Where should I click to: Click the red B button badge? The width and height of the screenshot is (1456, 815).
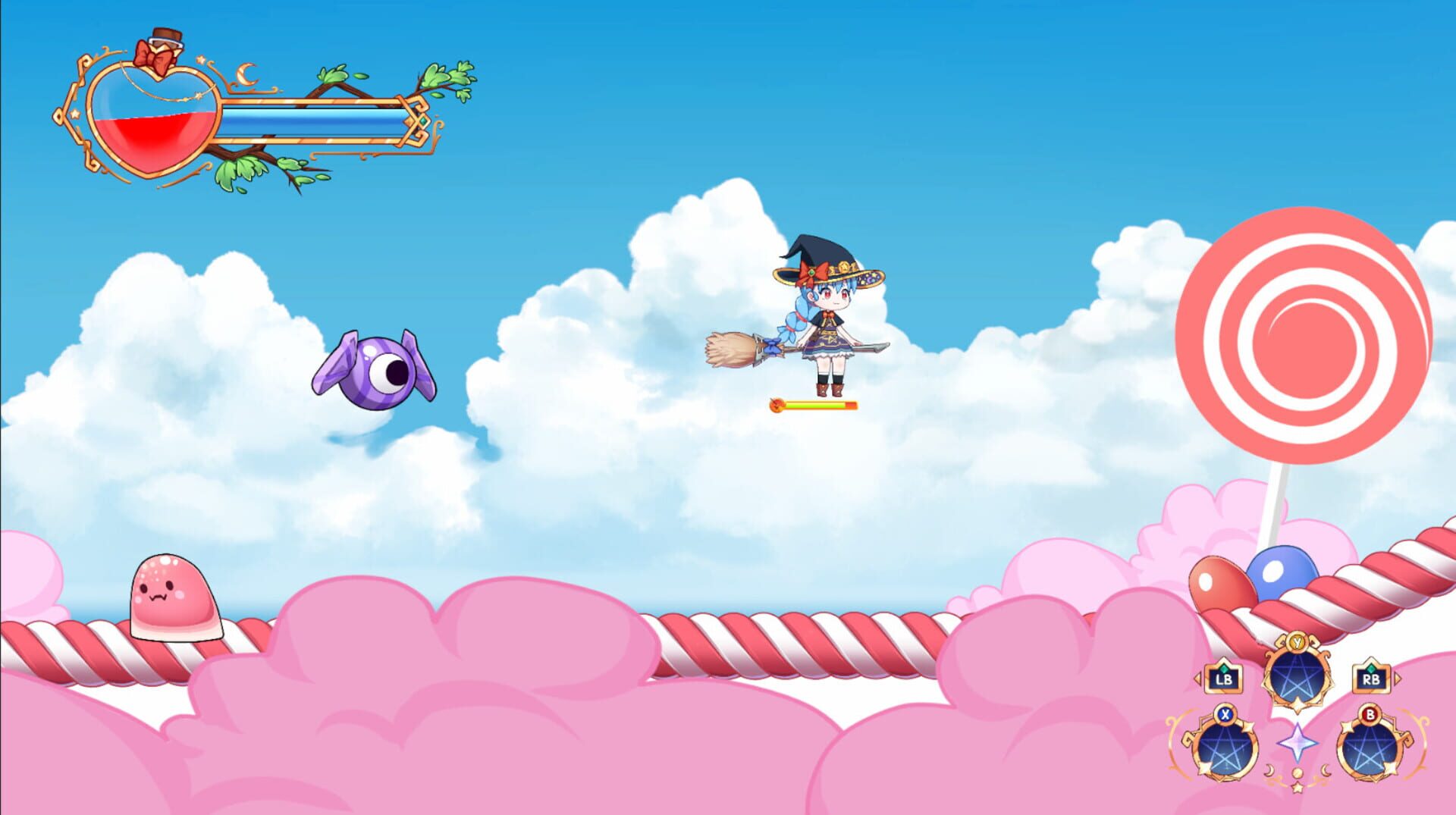coord(1370,715)
